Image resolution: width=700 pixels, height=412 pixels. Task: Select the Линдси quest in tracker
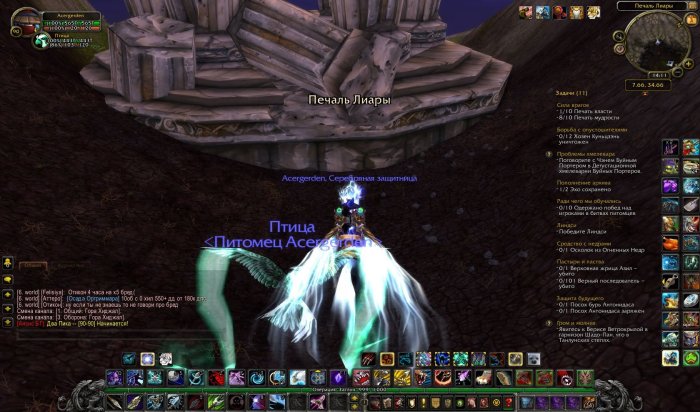pyautogui.click(x=567, y=225)
